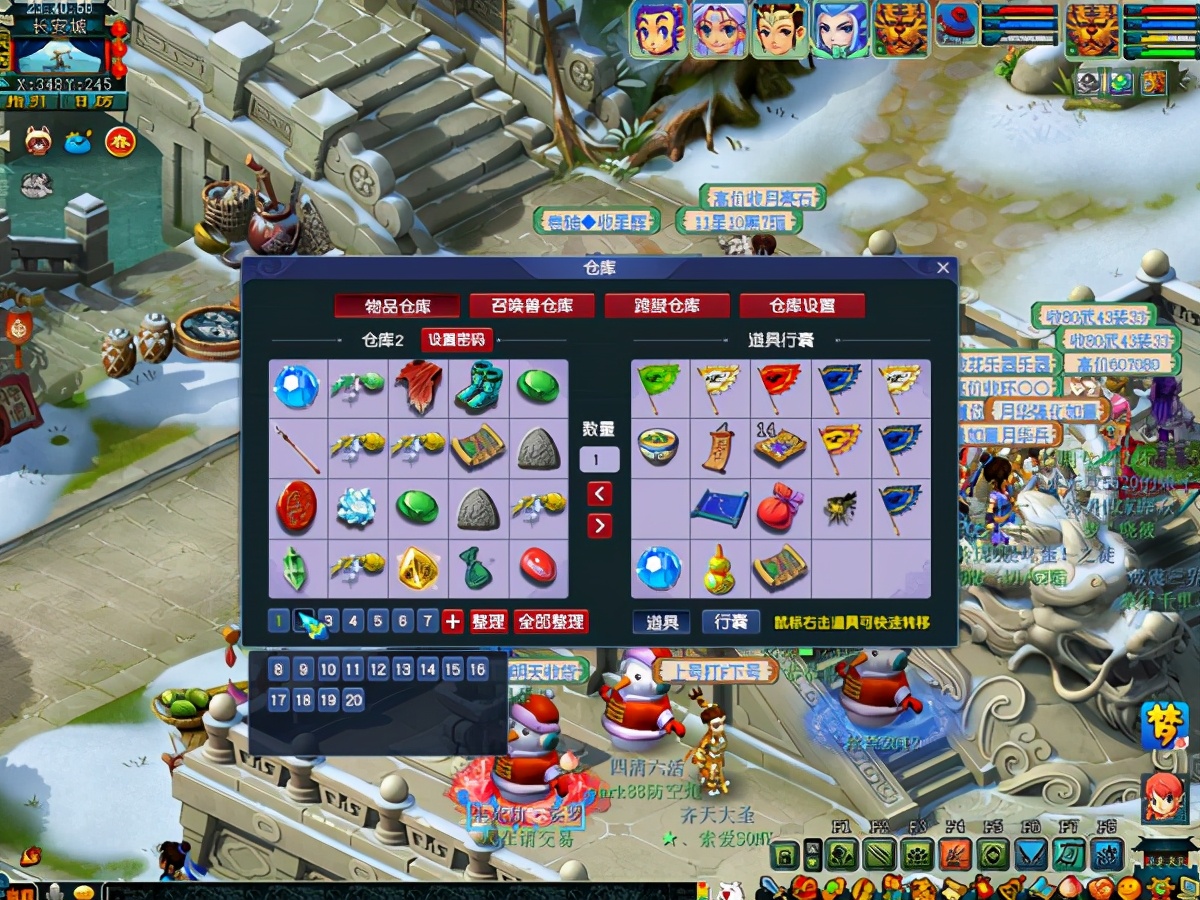
Task: Activate the orange F4 skill icon
Action: (x=954, y=854)
